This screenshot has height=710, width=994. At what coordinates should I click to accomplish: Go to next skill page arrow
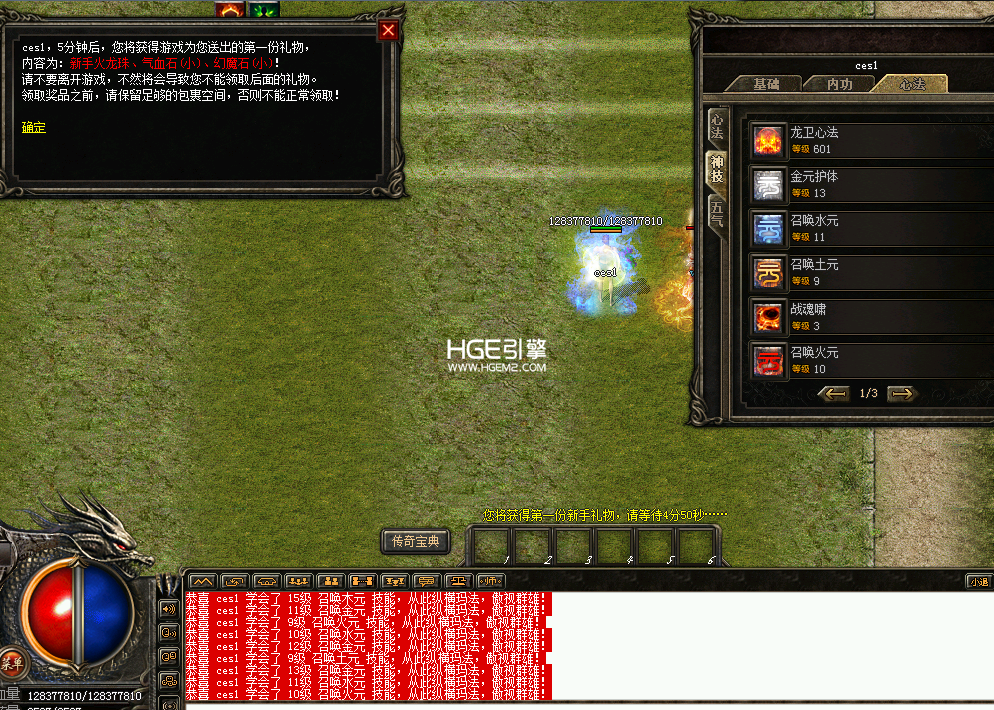point(902,394)
